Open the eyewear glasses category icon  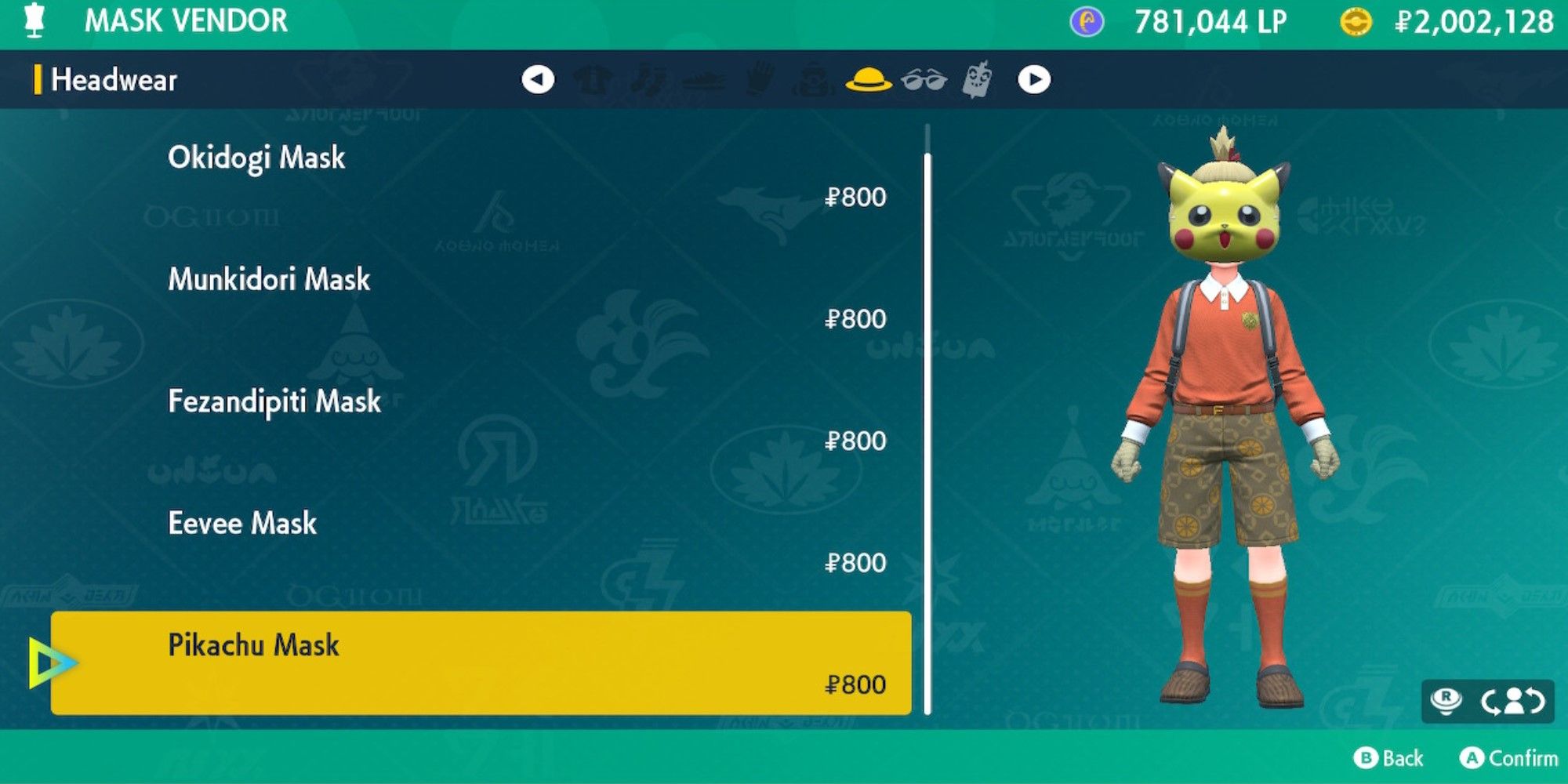[924, 79]
